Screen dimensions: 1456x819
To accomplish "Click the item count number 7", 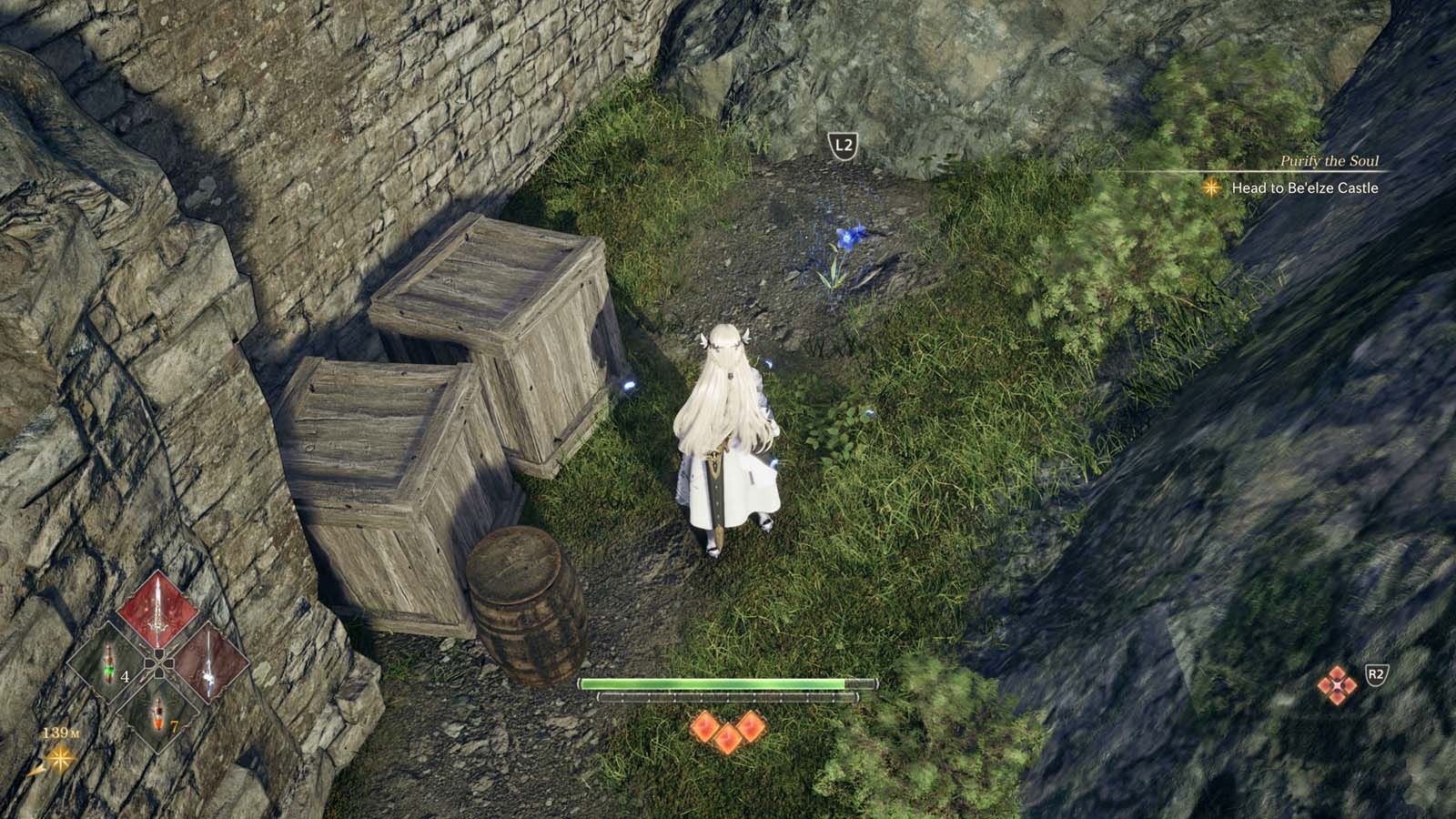I will click(x=175, y=726).
